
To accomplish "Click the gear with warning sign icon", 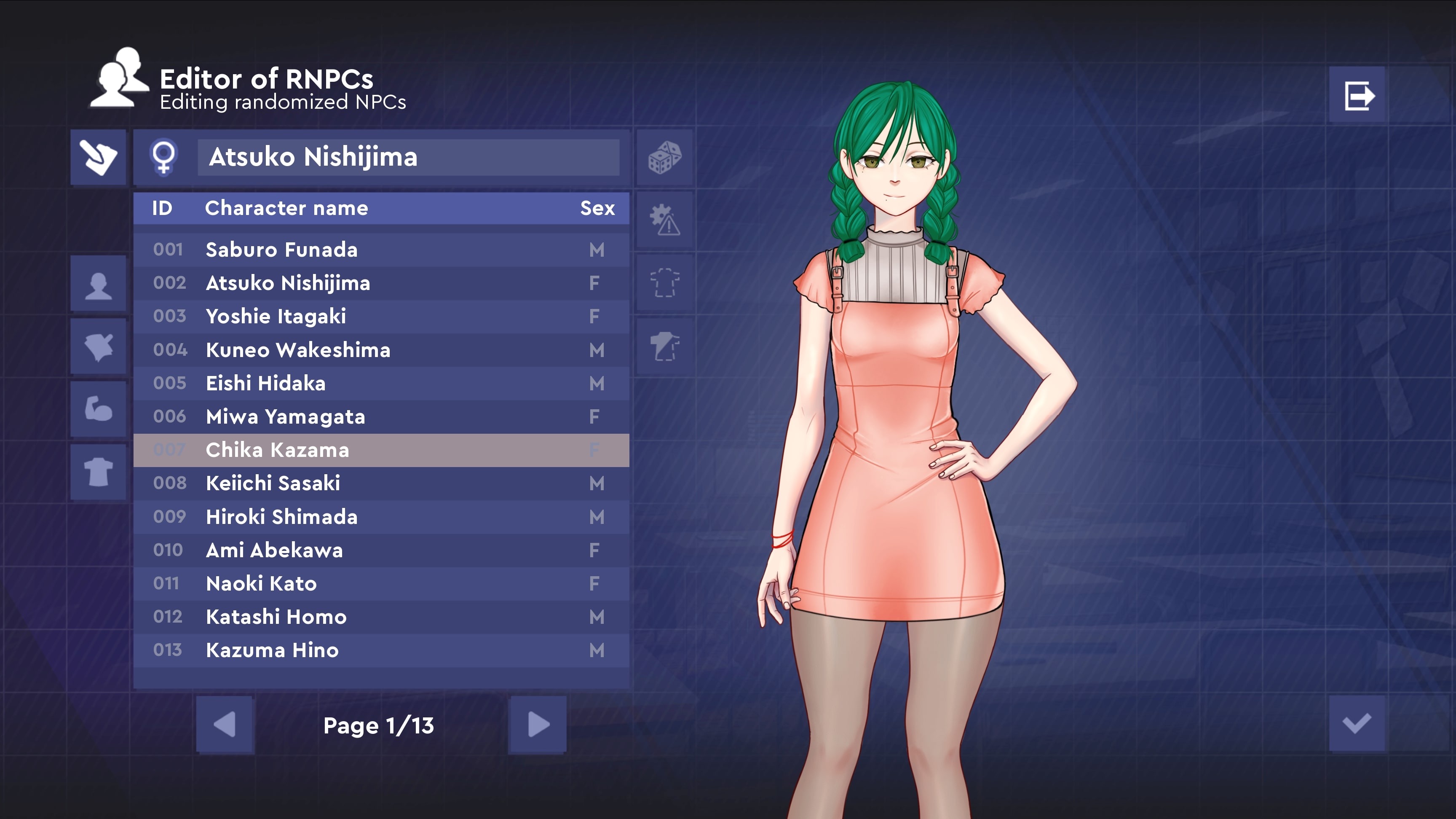I will 665,220.
